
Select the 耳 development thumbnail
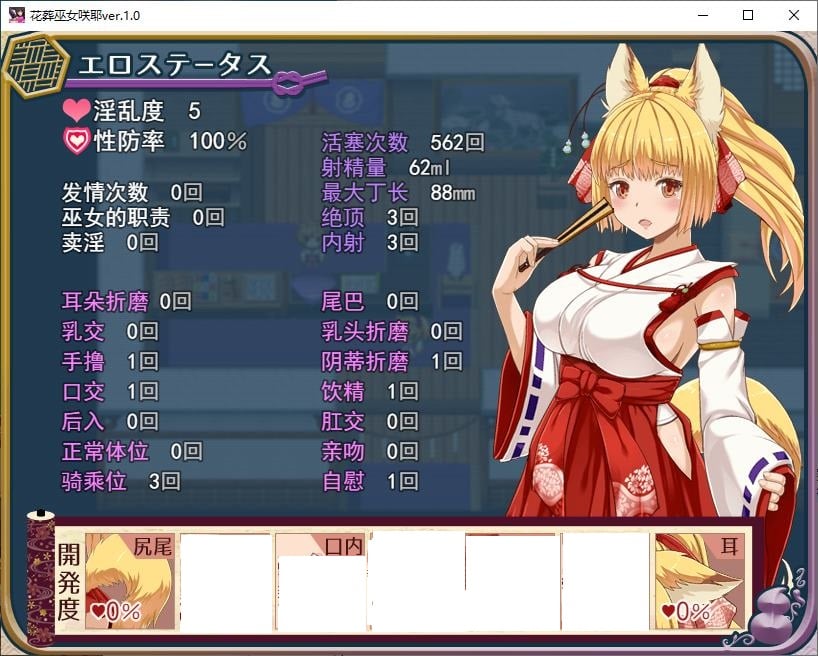(700, 581)
